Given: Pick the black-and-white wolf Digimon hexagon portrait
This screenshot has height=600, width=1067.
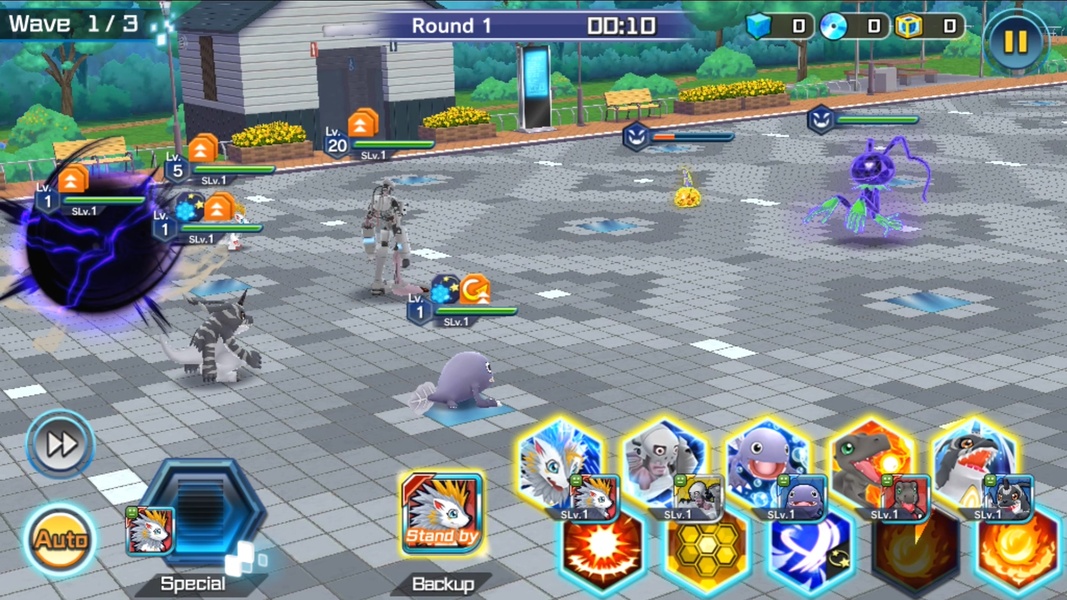Looking at the screenshot, I should pos(975,463).
